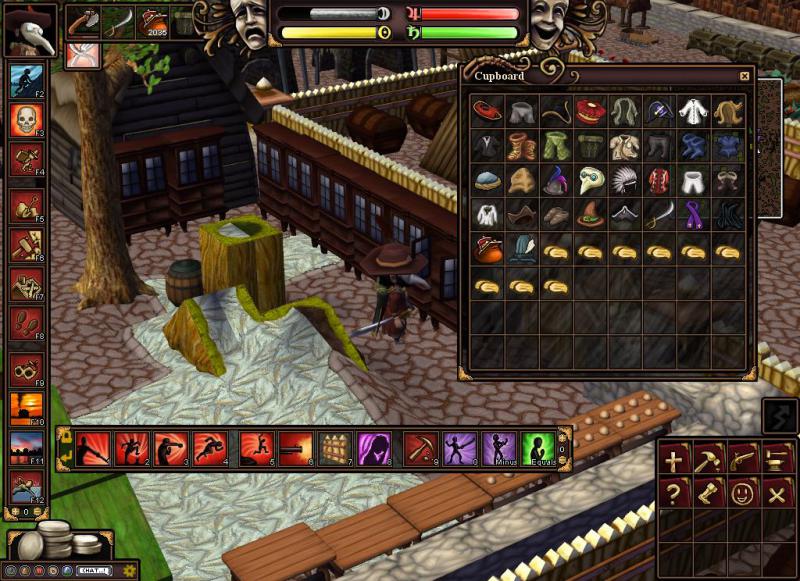
Task: Open the smiley face emote button
Action: pyautogui.click(x=742, y=493)
